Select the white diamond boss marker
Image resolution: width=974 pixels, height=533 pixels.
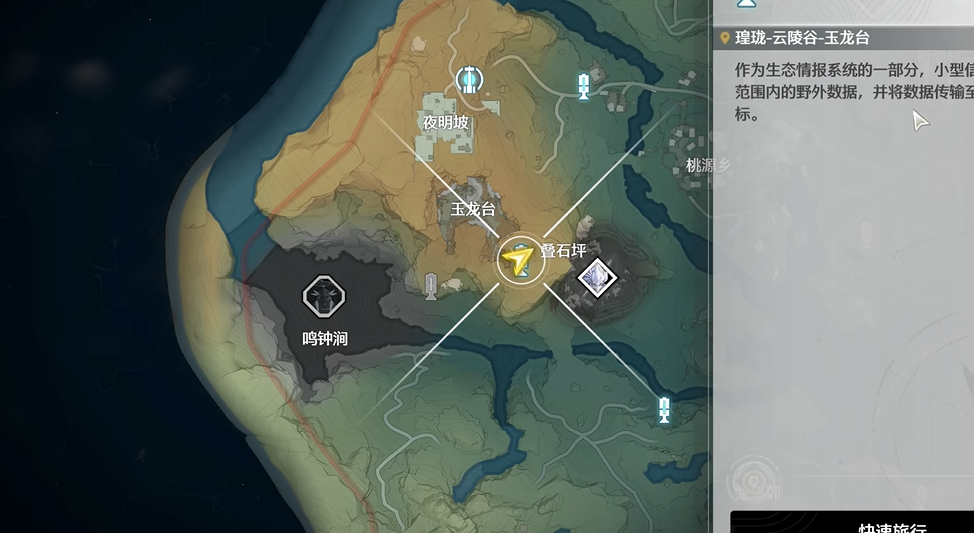click(x=597, y=275)
